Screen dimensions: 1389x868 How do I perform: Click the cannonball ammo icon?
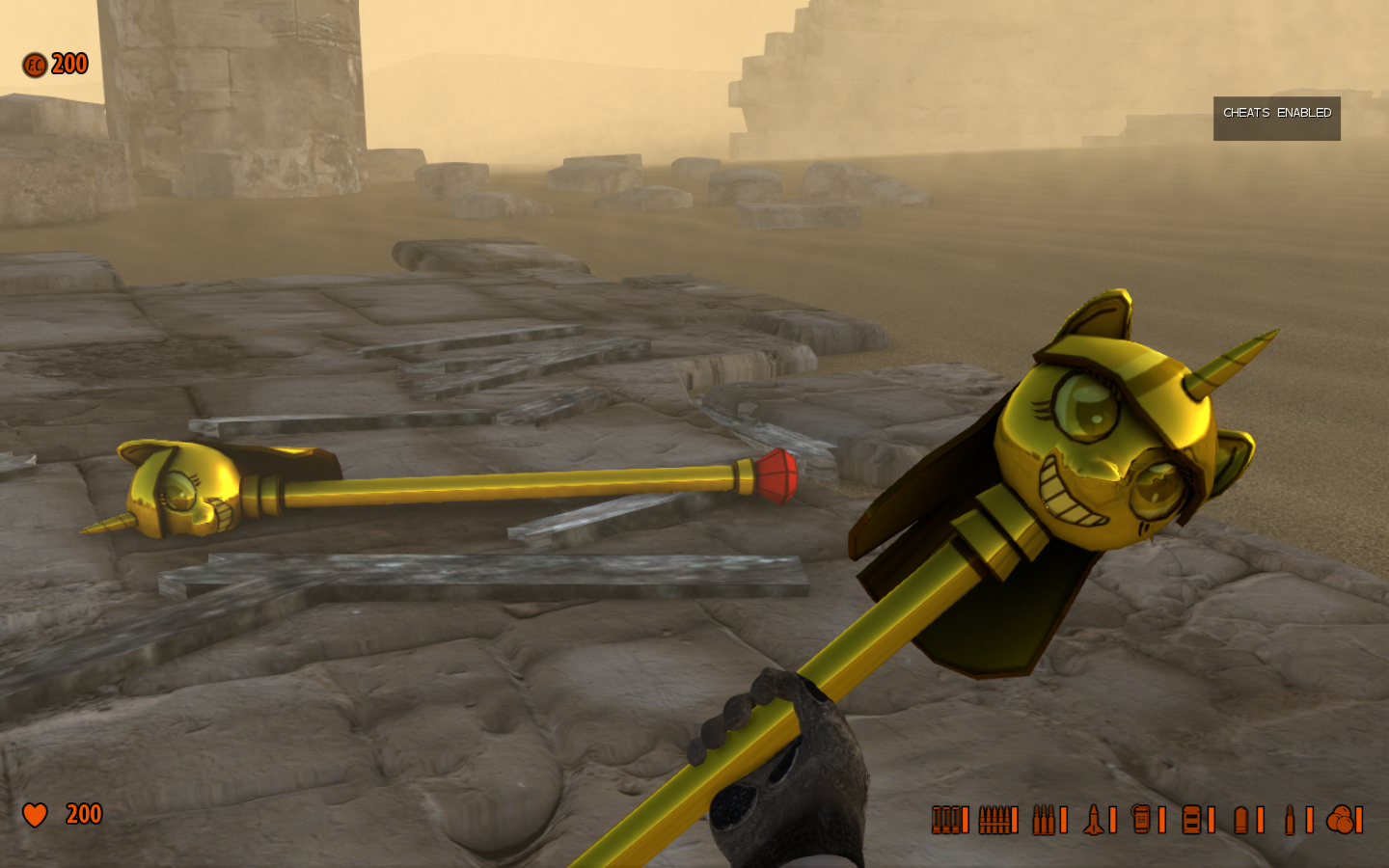coord(1342,820)
